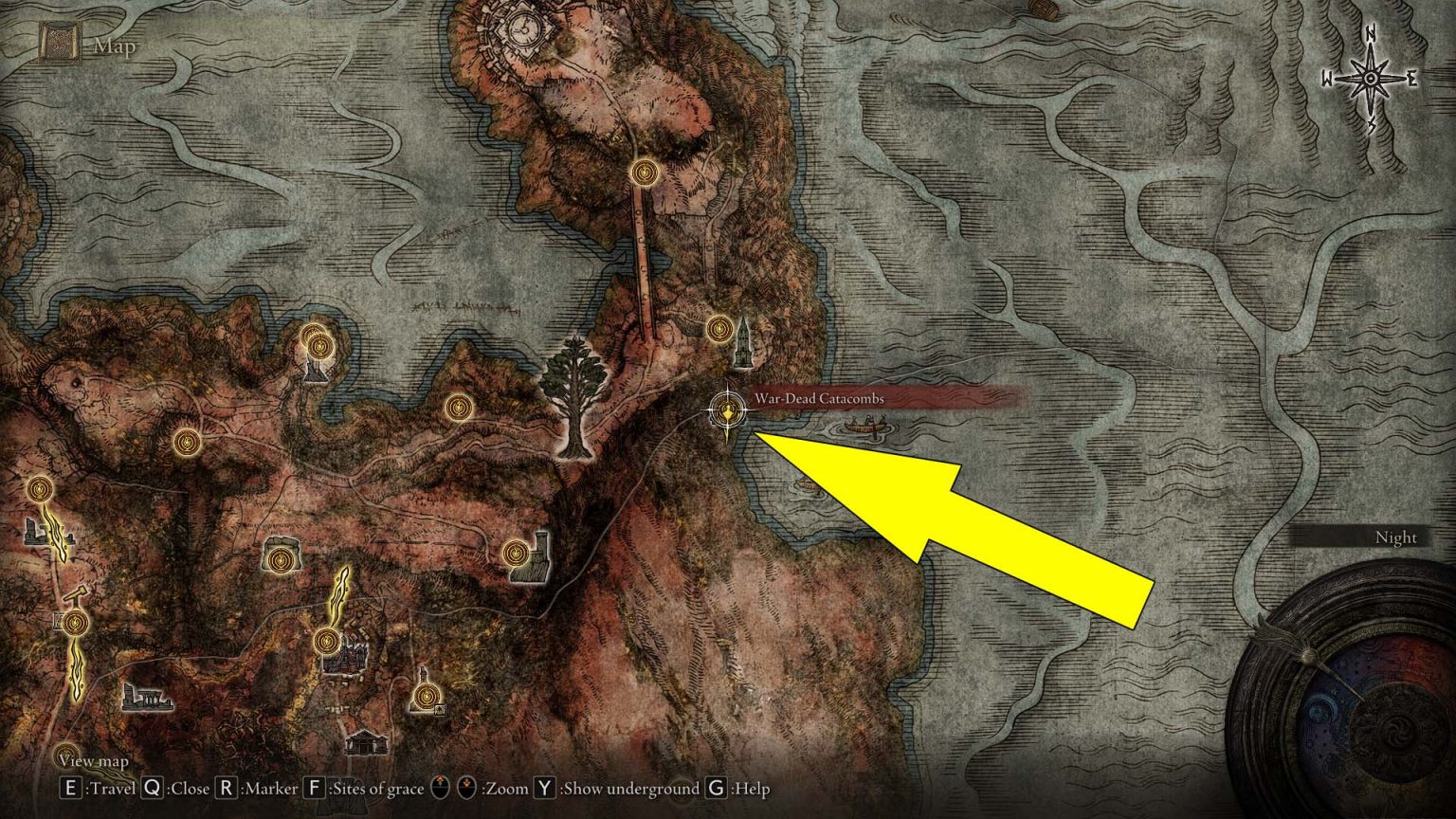Click the Map title in the top-left

click(x=114, y=44)
